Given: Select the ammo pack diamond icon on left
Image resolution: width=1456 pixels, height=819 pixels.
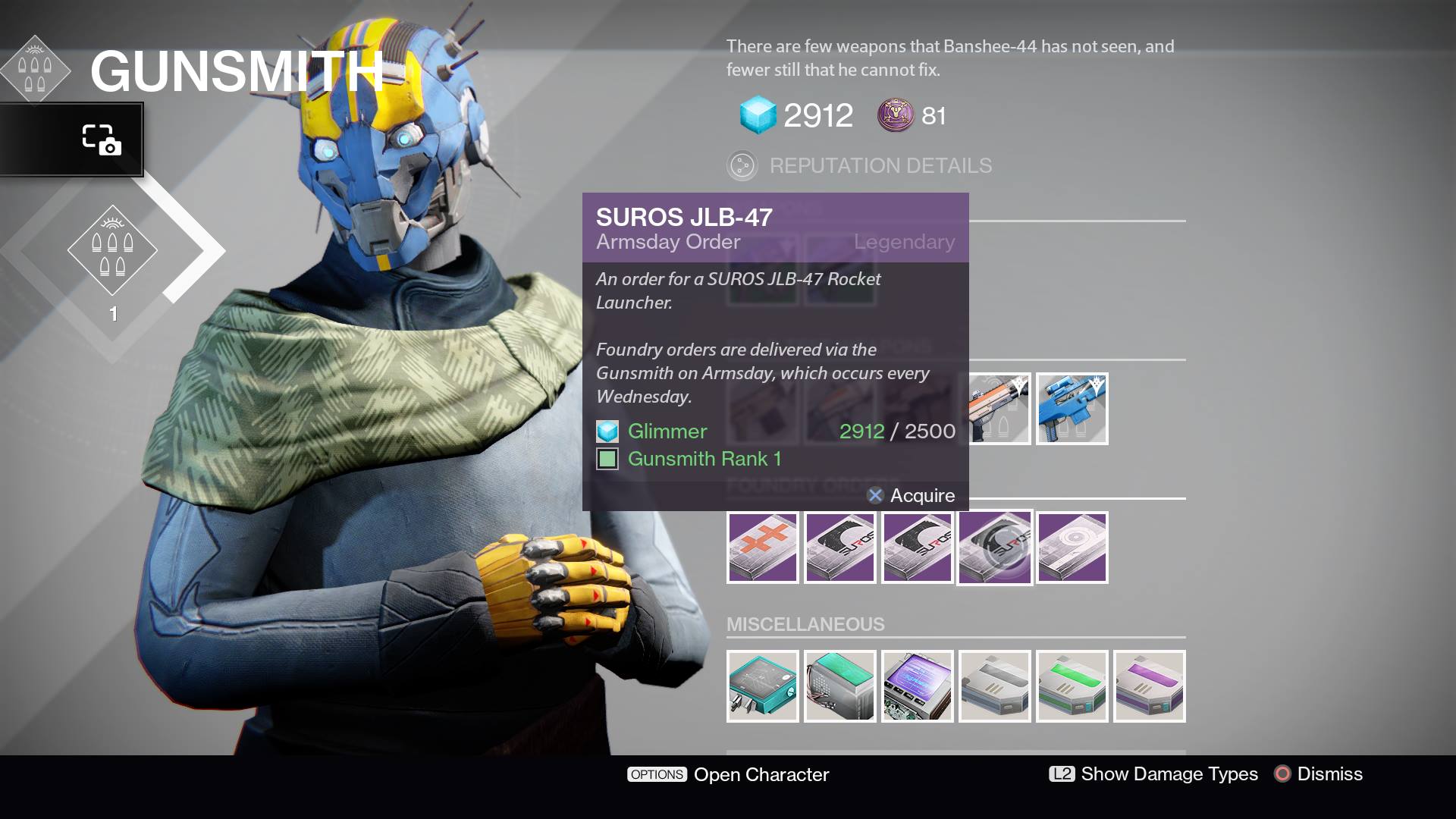Looking at the screenshot, I should [112, 250].
